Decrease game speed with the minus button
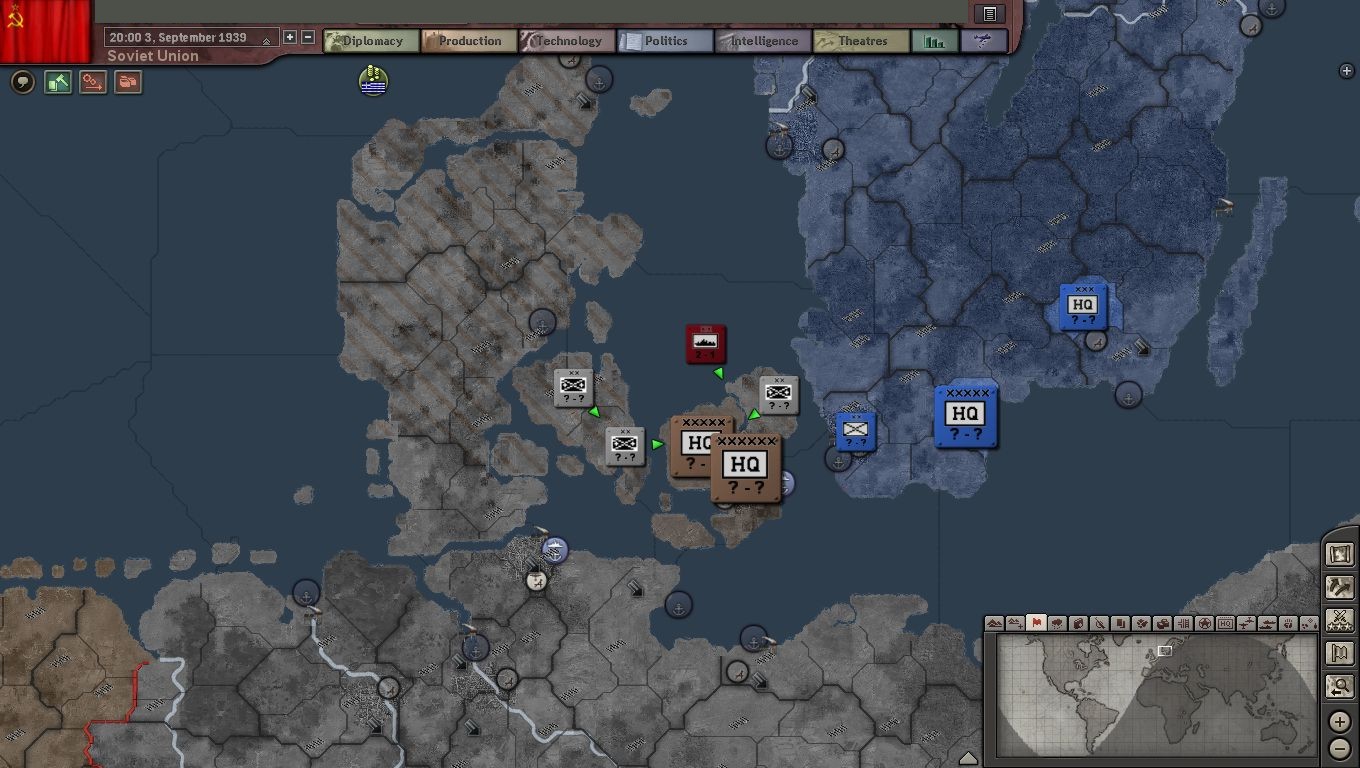Screen dimensions: 1360x768 point(308,37)
